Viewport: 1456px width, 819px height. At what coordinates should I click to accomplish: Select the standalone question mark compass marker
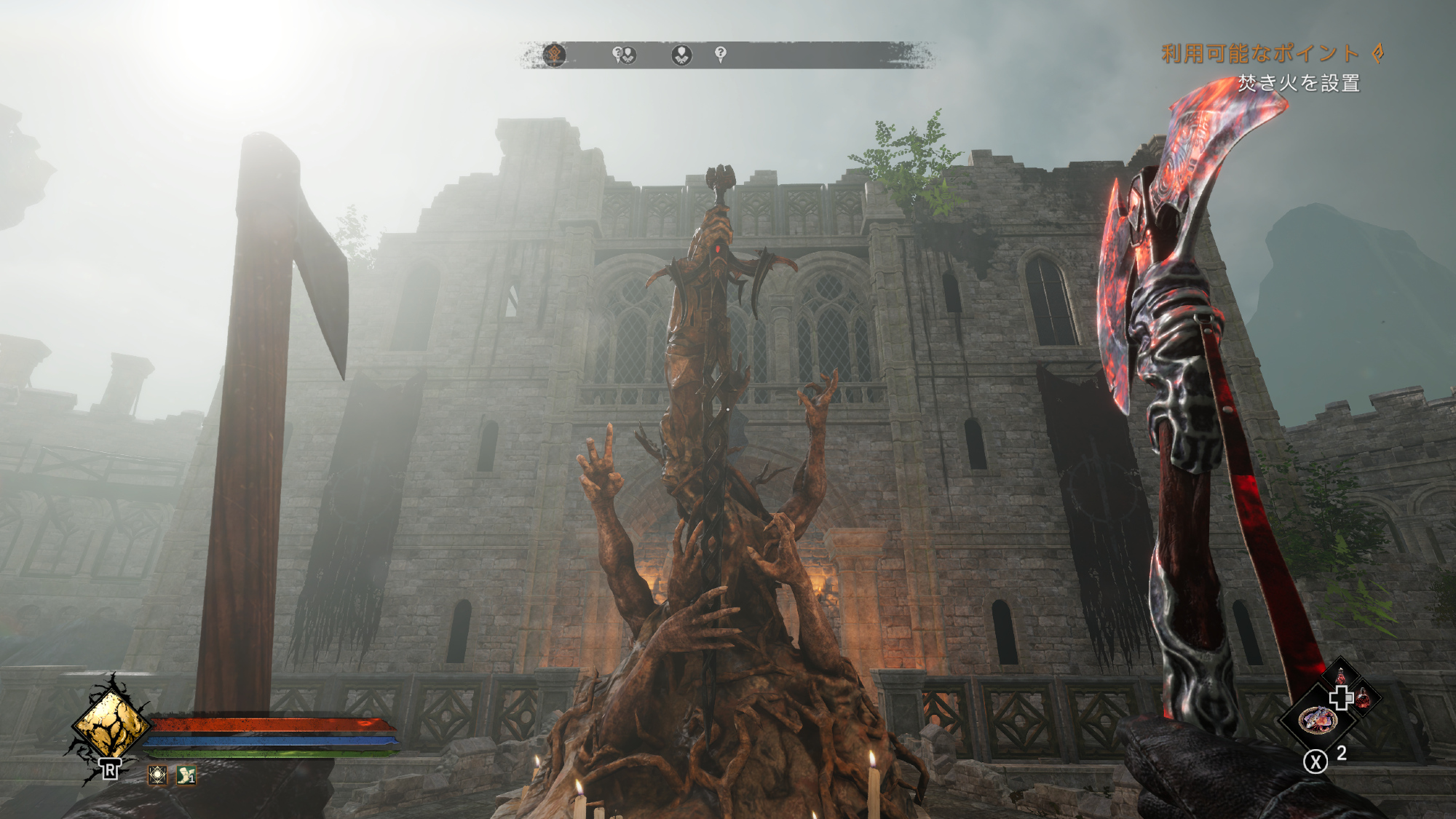click(x=720, y=53)
